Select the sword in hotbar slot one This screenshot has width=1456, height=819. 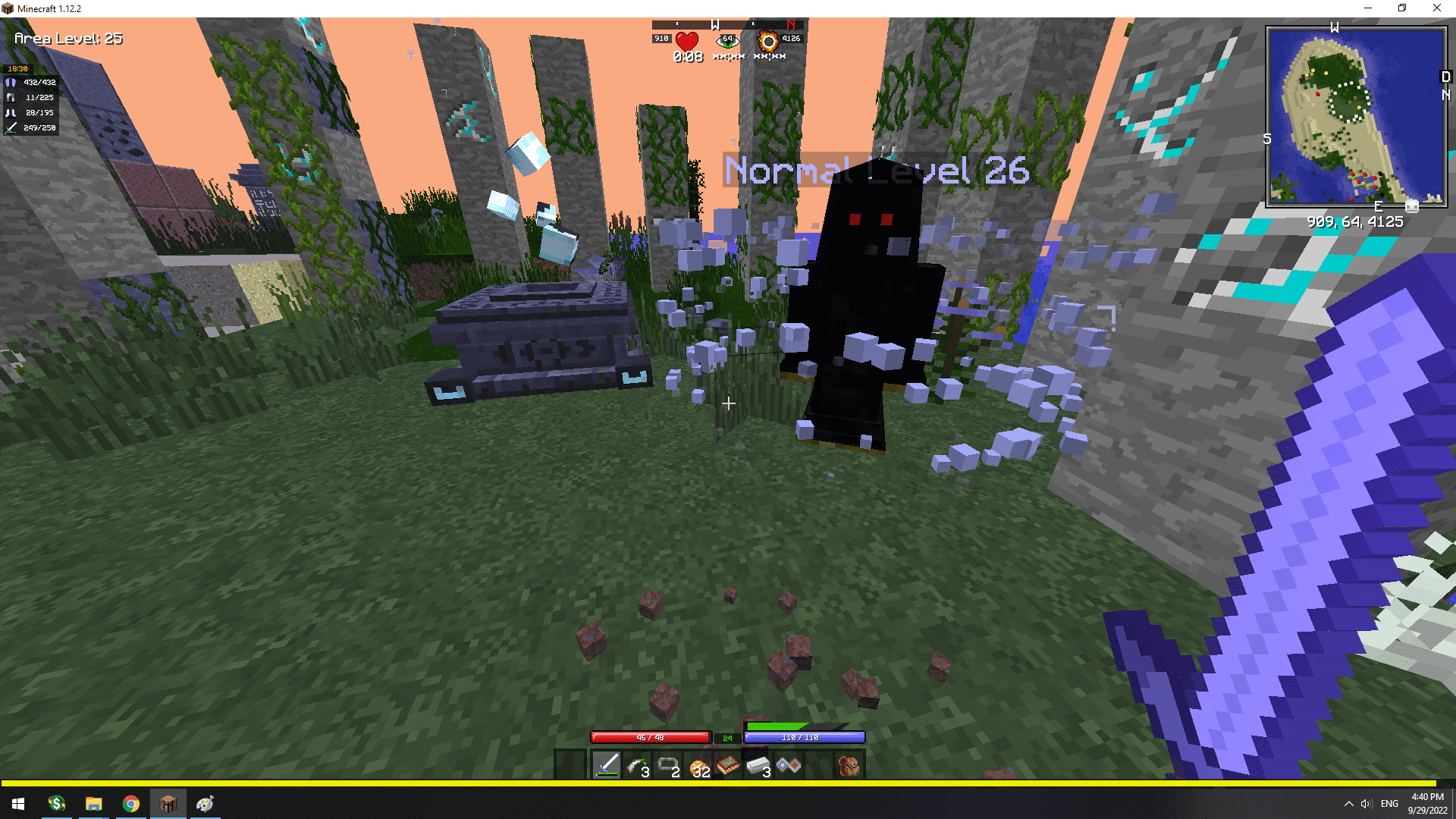pyautogui.click(x=607, y=764)
